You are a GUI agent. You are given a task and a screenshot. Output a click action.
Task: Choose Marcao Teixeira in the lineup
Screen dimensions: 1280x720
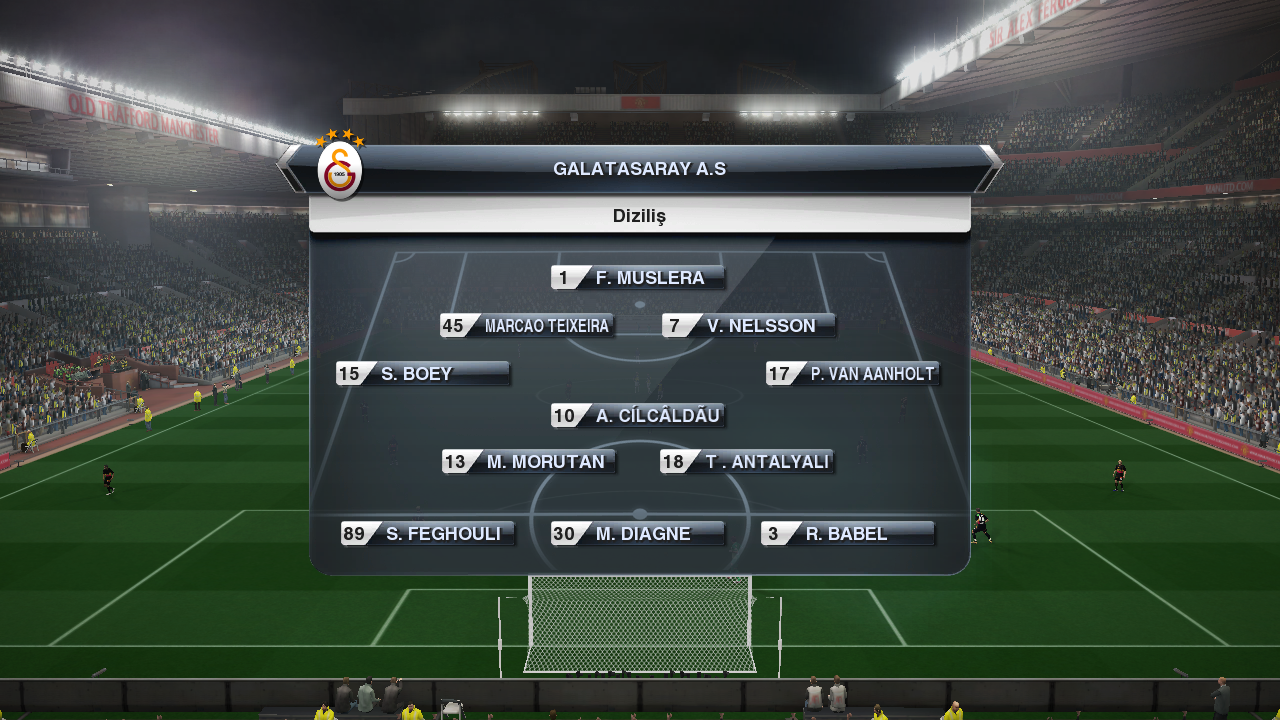(527, 326)
